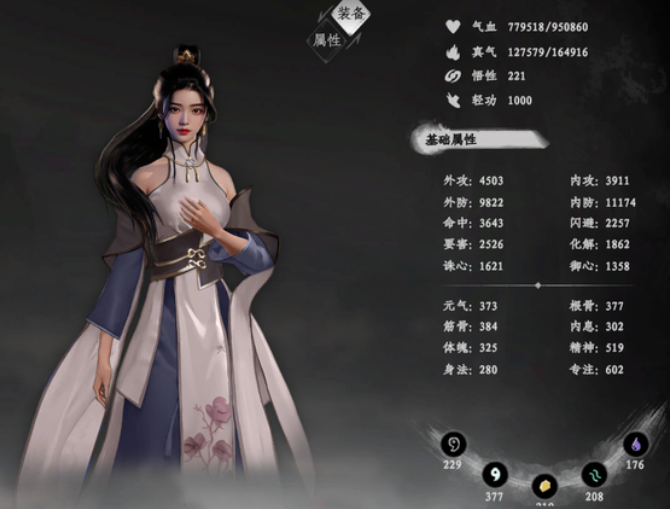Image resolution: width=670 pixels, height=509 pixels.
Task: Click the dark yin swirl icon labeled 229
Action: click(455, 443)
